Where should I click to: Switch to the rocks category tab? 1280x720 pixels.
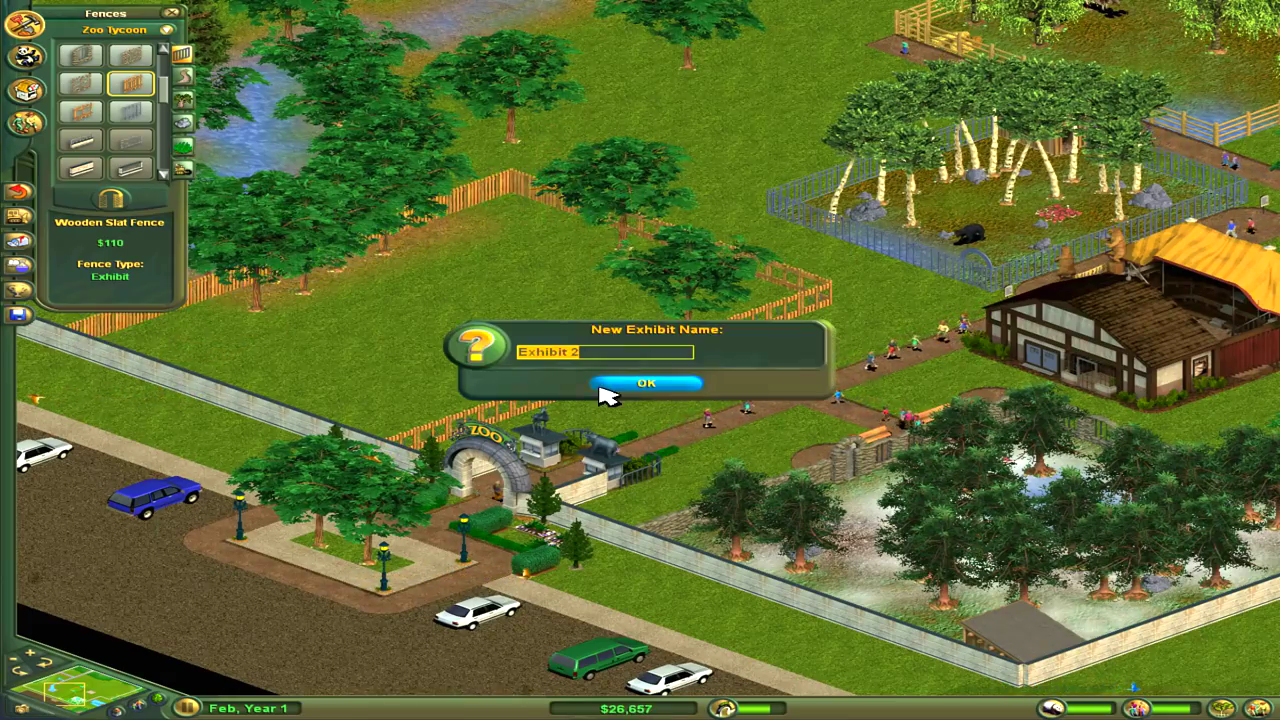(x=183, y=122)
